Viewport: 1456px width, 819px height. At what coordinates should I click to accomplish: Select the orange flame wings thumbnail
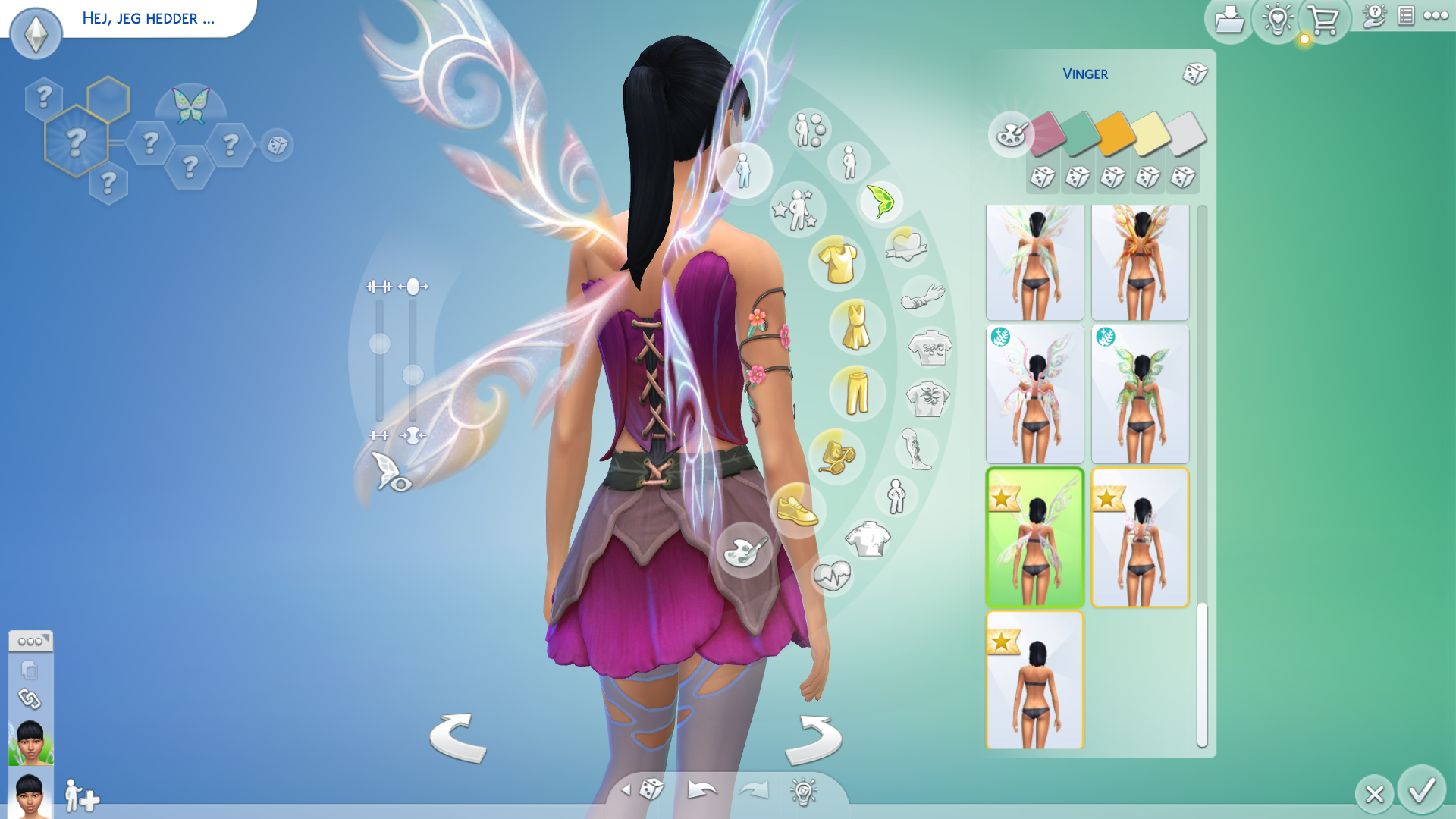click(x=1140, y=262)
